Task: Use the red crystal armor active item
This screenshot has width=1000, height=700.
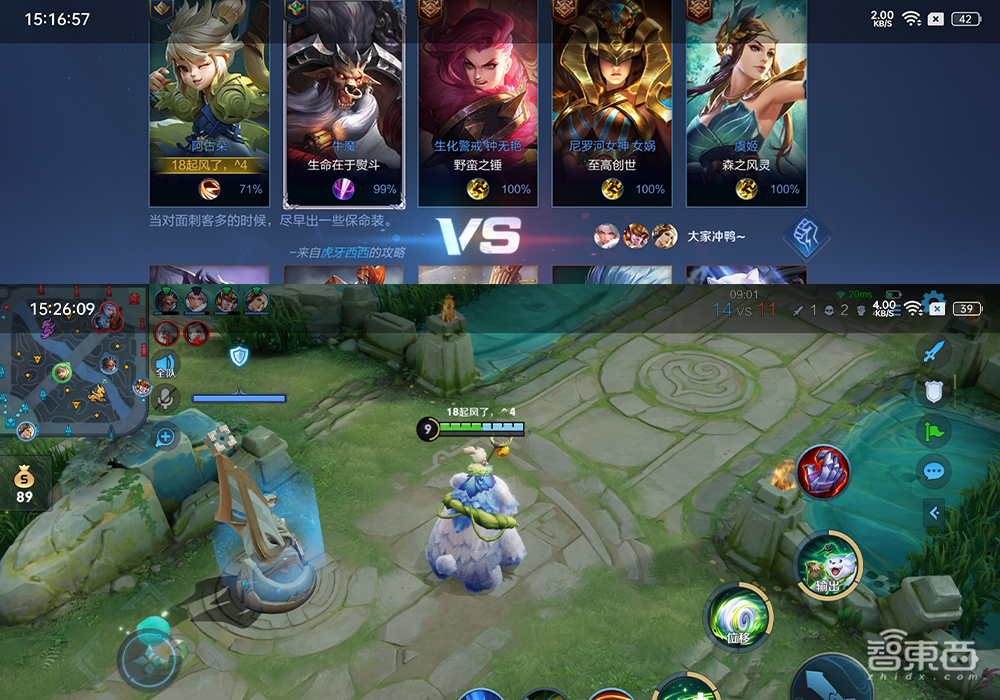Action: (823, 471)
